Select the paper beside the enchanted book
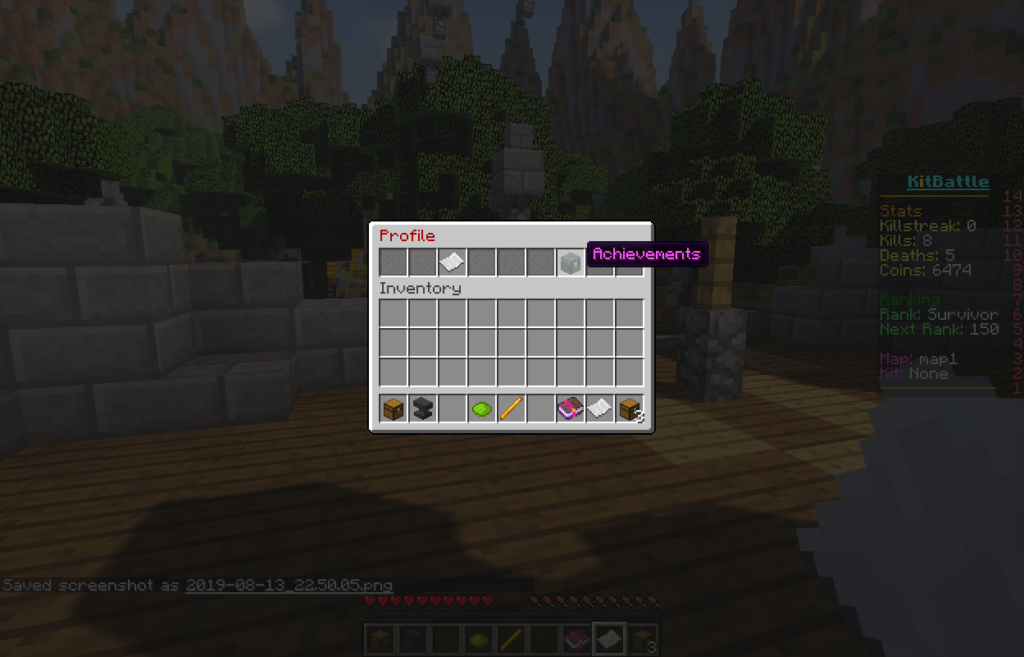1024x657 pixels. click(x=600, y=408)
